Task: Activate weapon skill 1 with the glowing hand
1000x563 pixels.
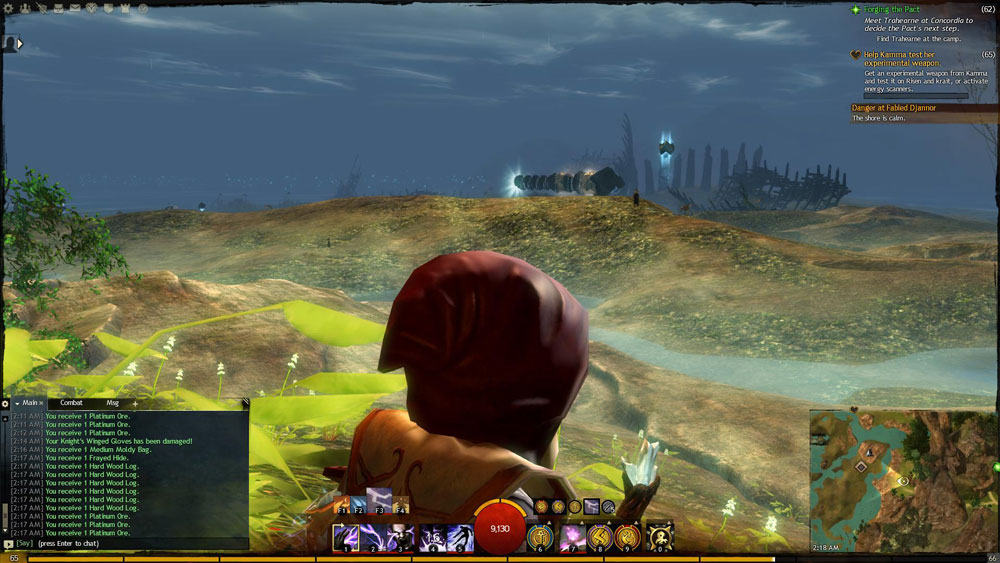Action: pos(346,537)
